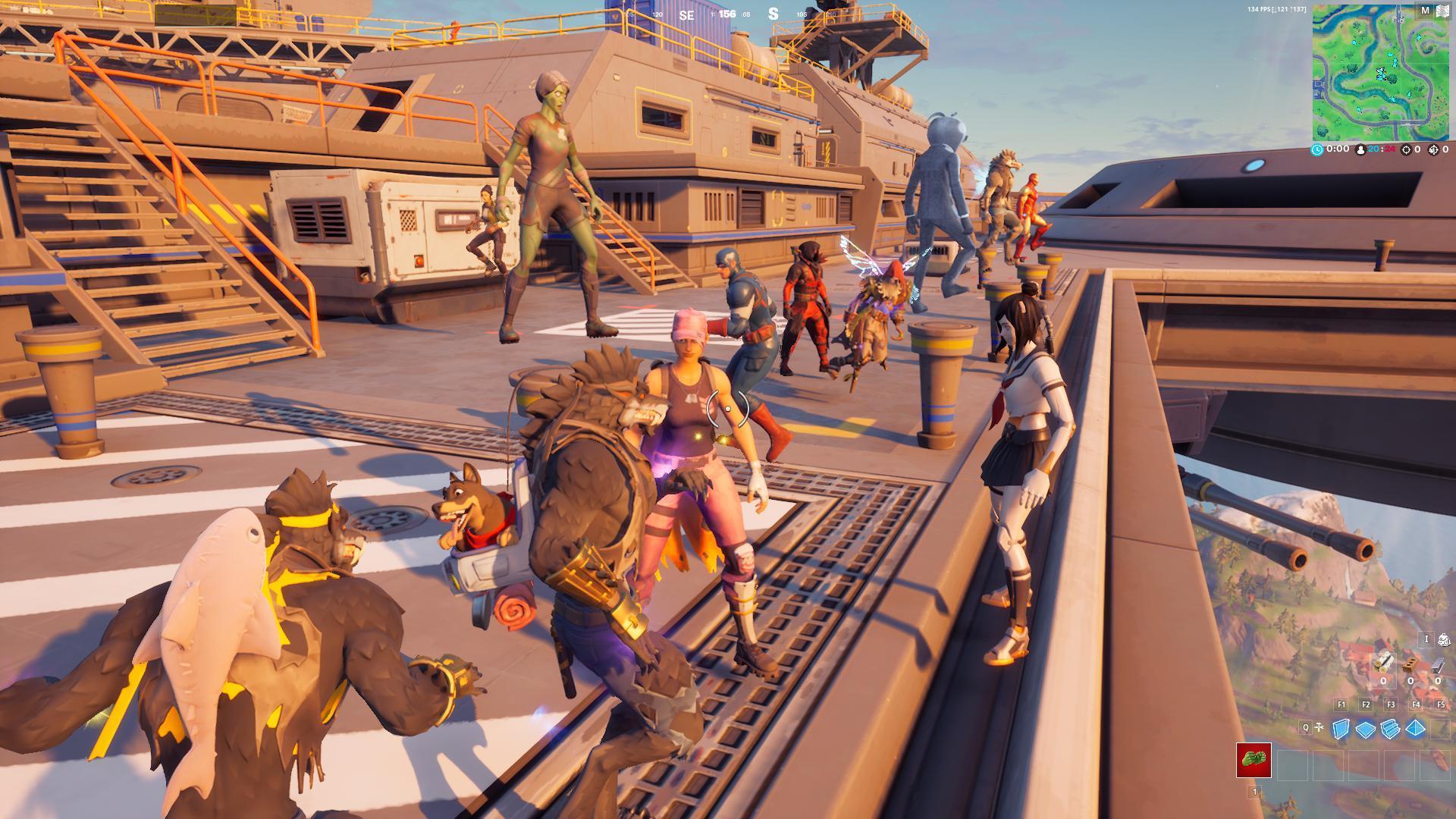
Task: Pick the stairs building piece
Action: point(1391,730)
